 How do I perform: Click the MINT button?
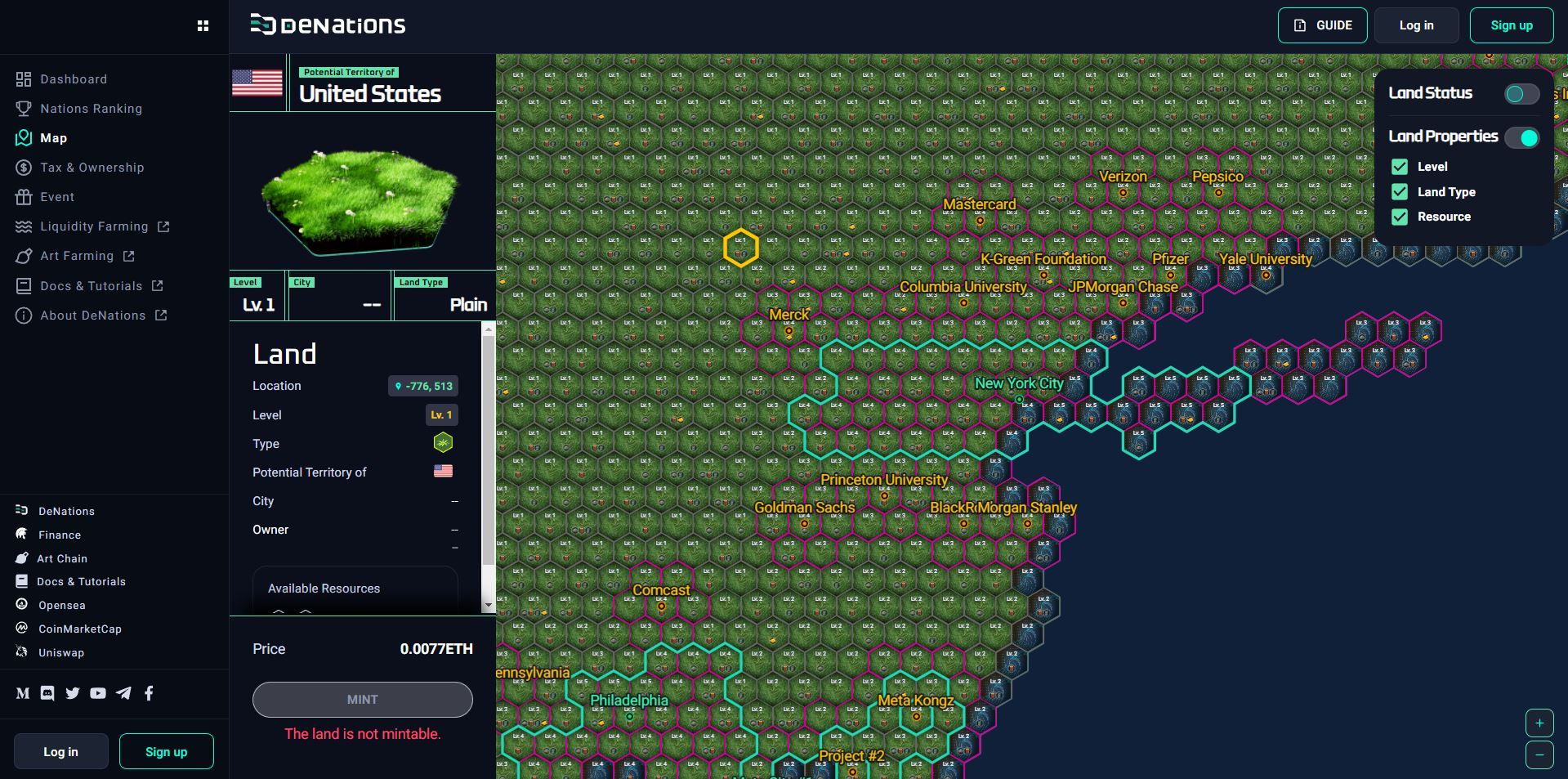pos(362,700)
